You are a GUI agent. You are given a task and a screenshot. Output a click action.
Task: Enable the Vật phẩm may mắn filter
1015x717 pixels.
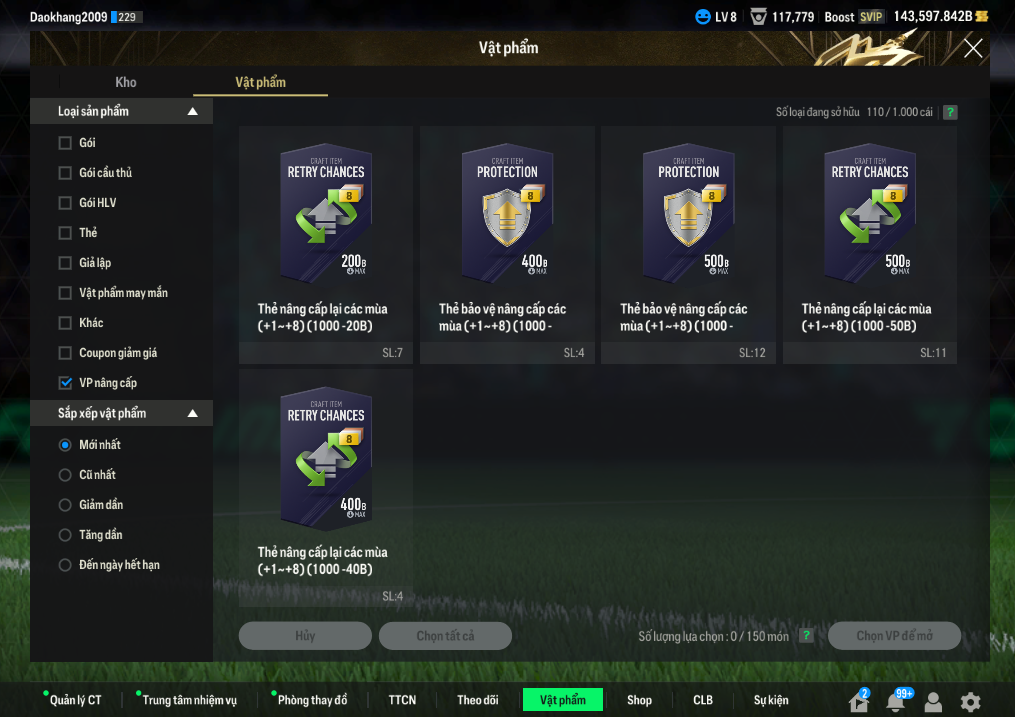65,293
